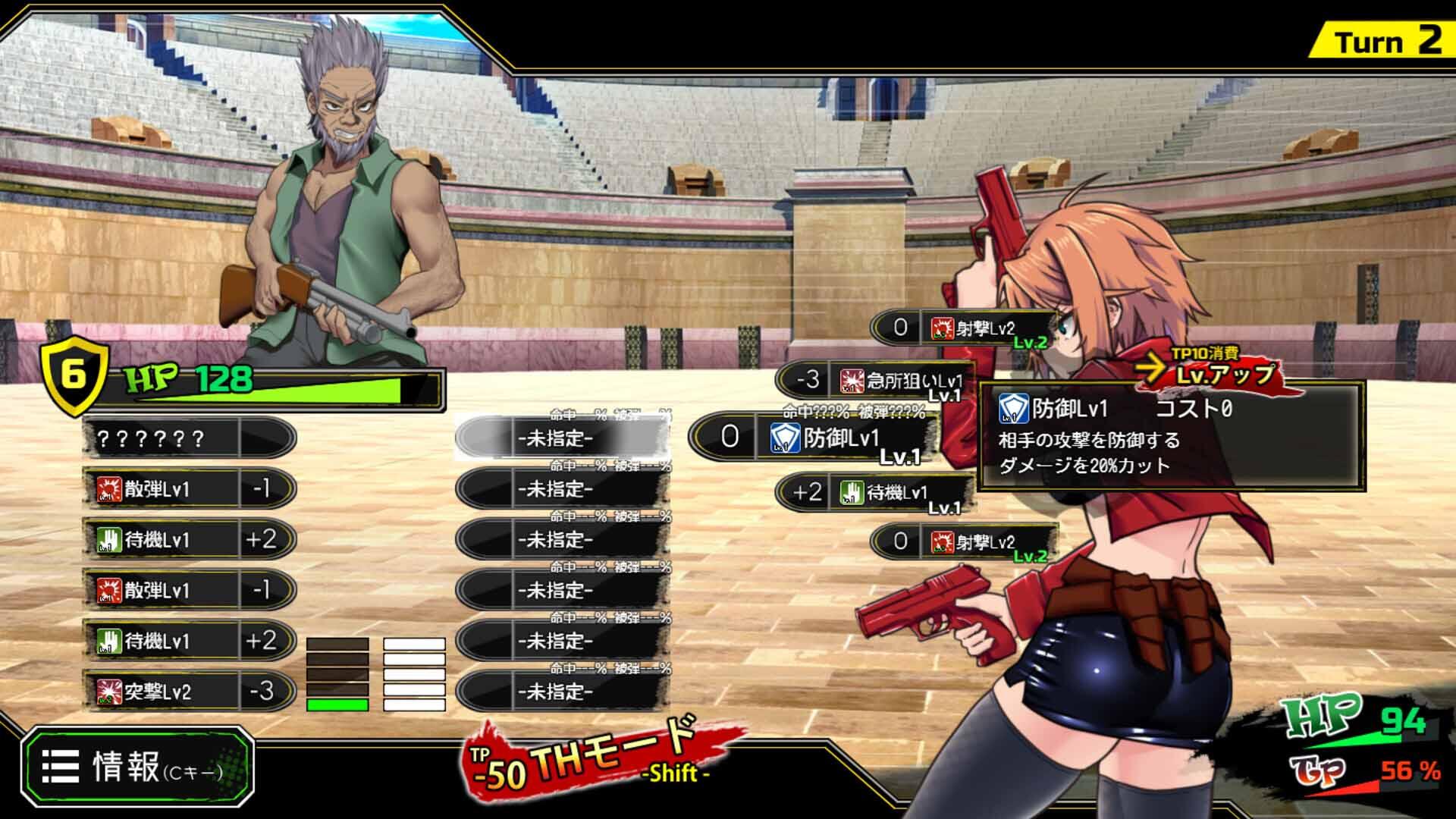This screenshot has width=1456, height=819.
Task: Click the yellow shield icon showing 6
Action: point(72,375)
